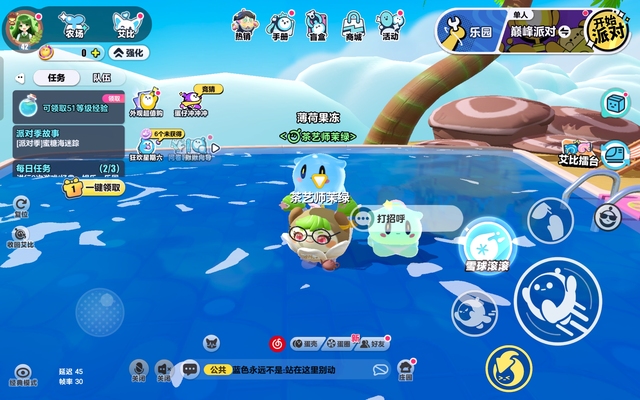Viewport: 640px width, 400px height.
Task: Open the 乐园 park button
Action: pos(468,31)
